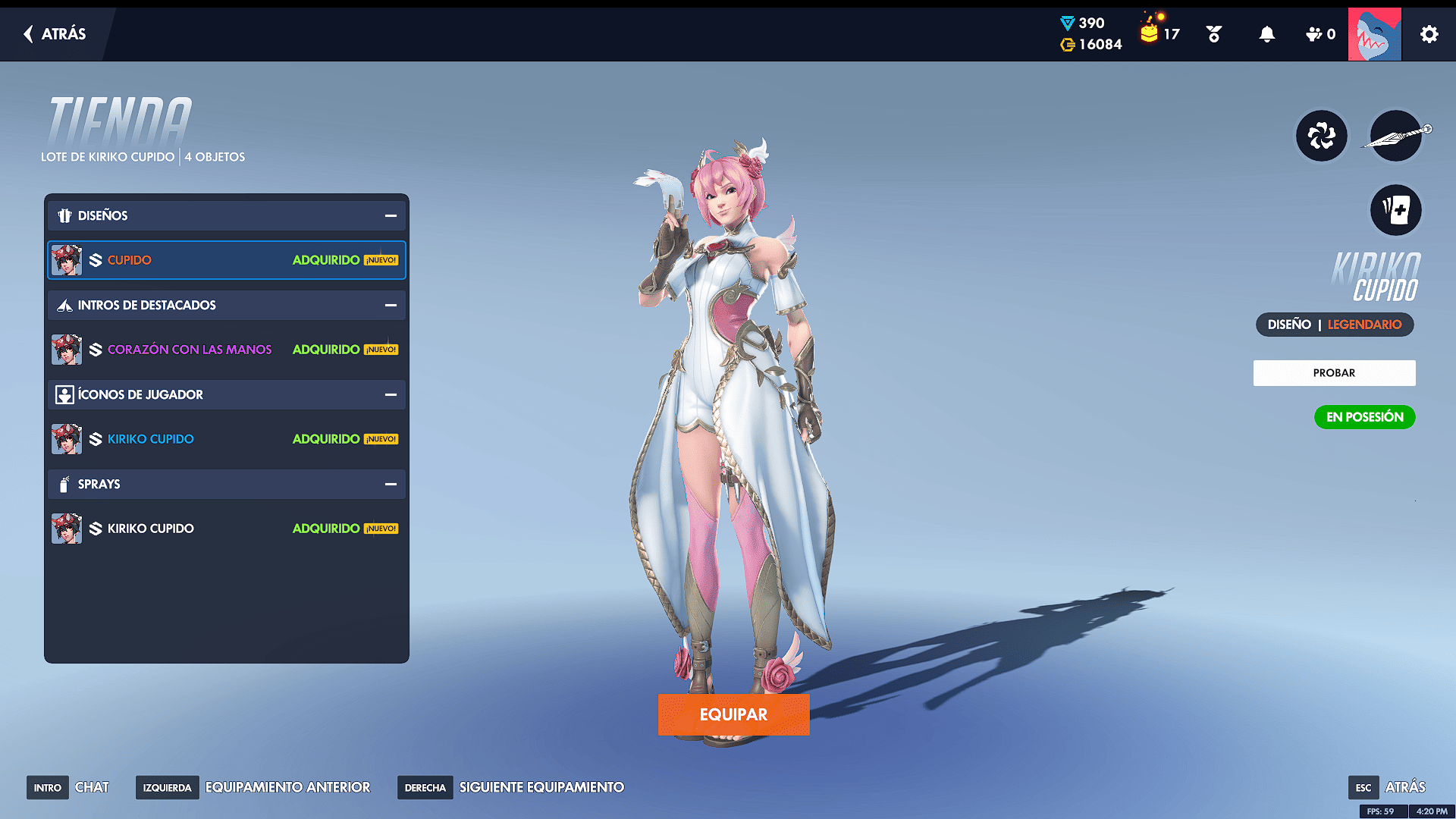Open the medal challenges icon
The image size is (1456, 819).
point(1213,34)
